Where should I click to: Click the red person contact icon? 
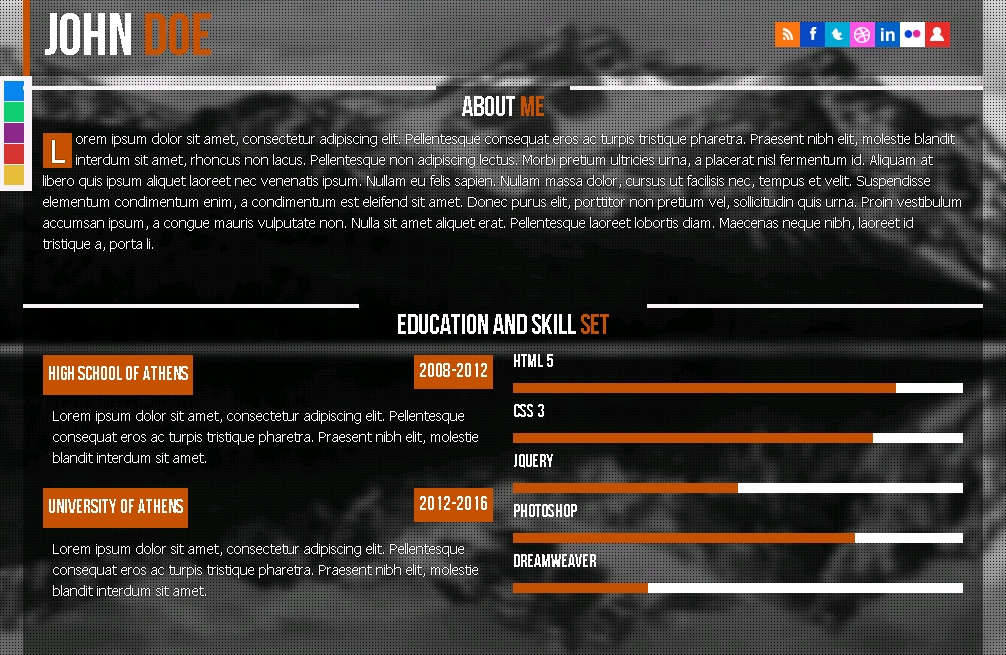937,35
